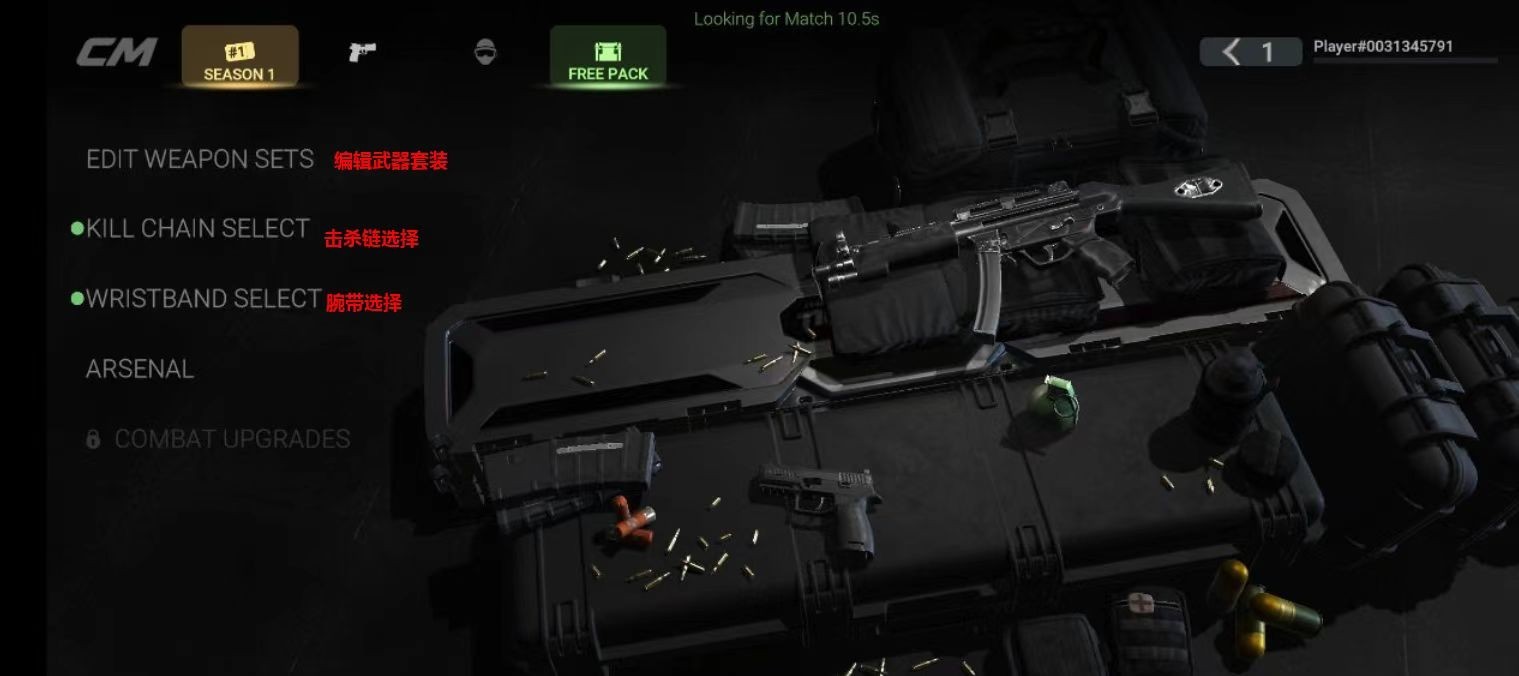
Task: Claim the Free Pack
Action: (608, 56)
